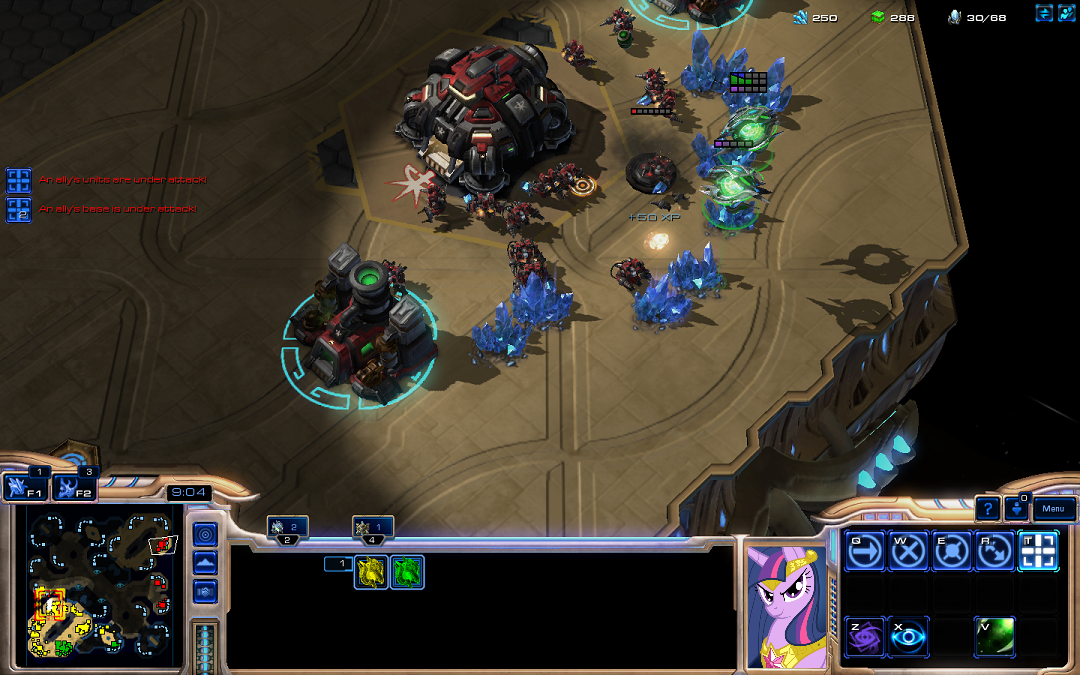Open the question mark help button

click(987, 509)
